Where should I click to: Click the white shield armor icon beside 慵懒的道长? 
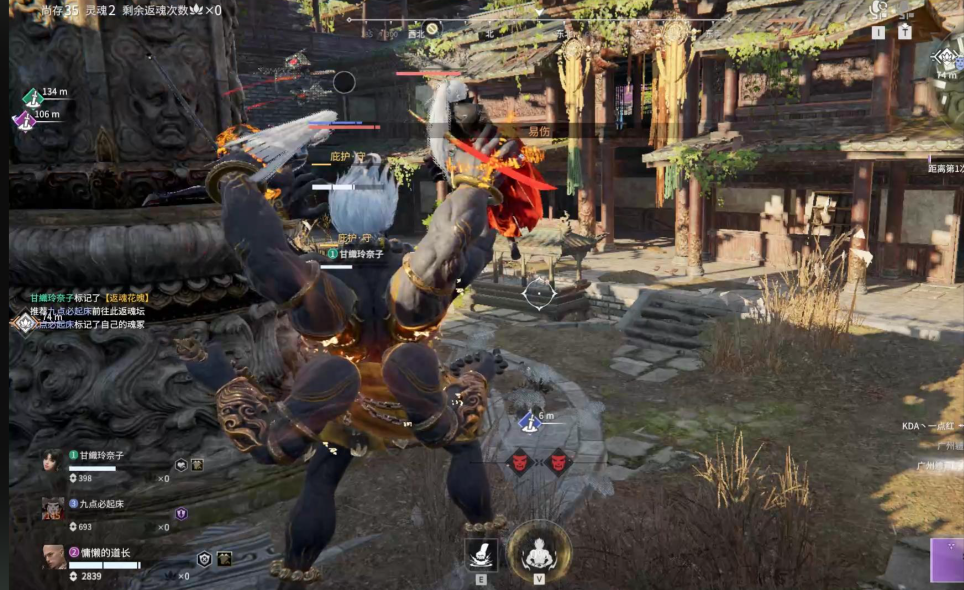click(205, 559)
